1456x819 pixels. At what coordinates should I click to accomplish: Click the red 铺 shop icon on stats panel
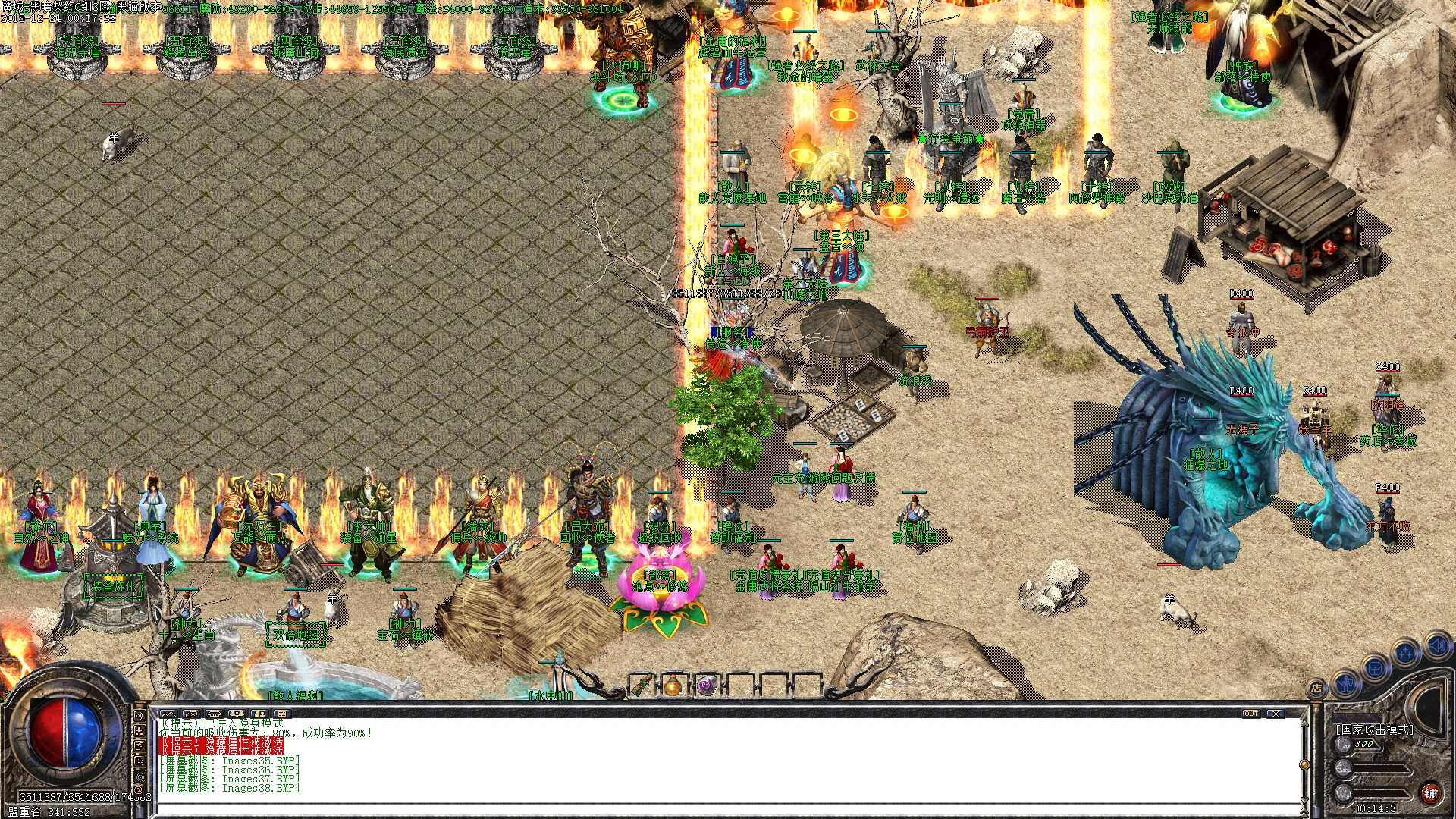click(x=1431, y=792)
